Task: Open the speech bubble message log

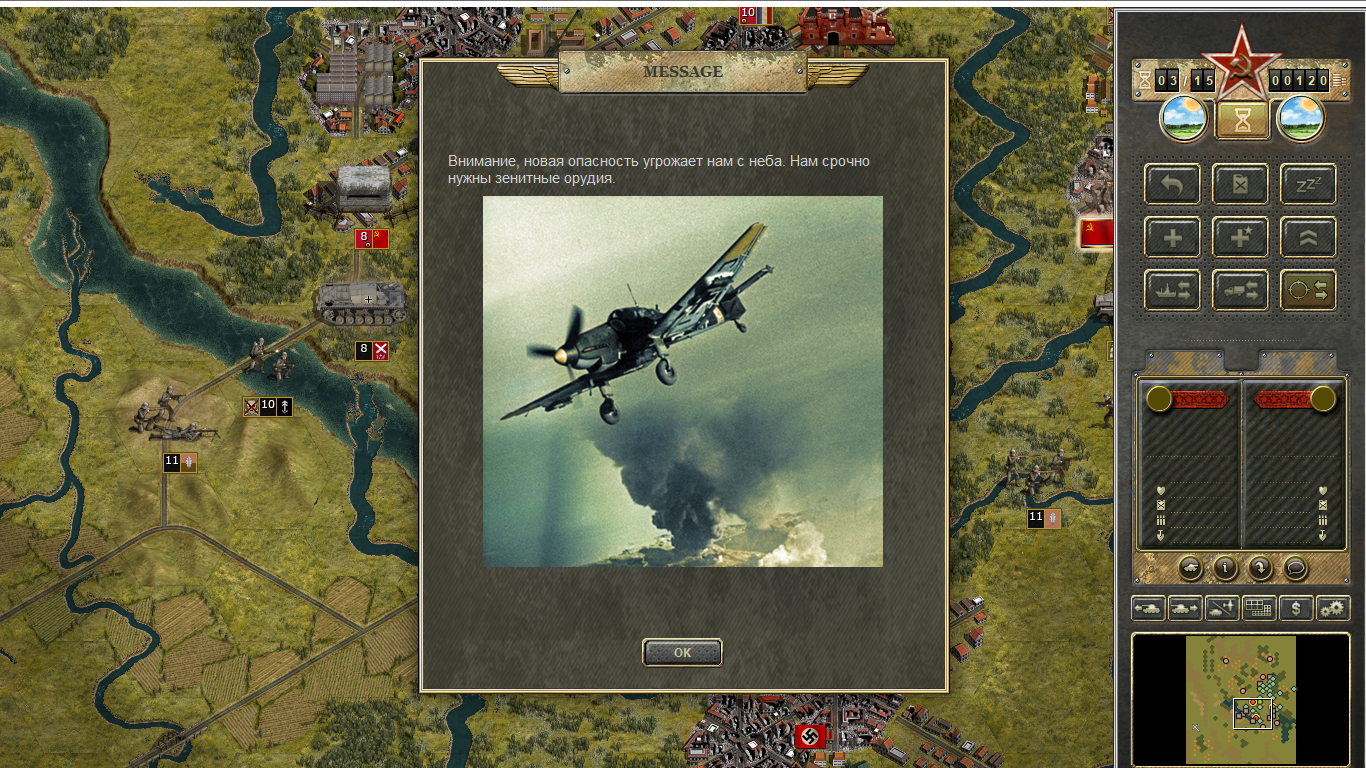Action: pos(1295,567)
